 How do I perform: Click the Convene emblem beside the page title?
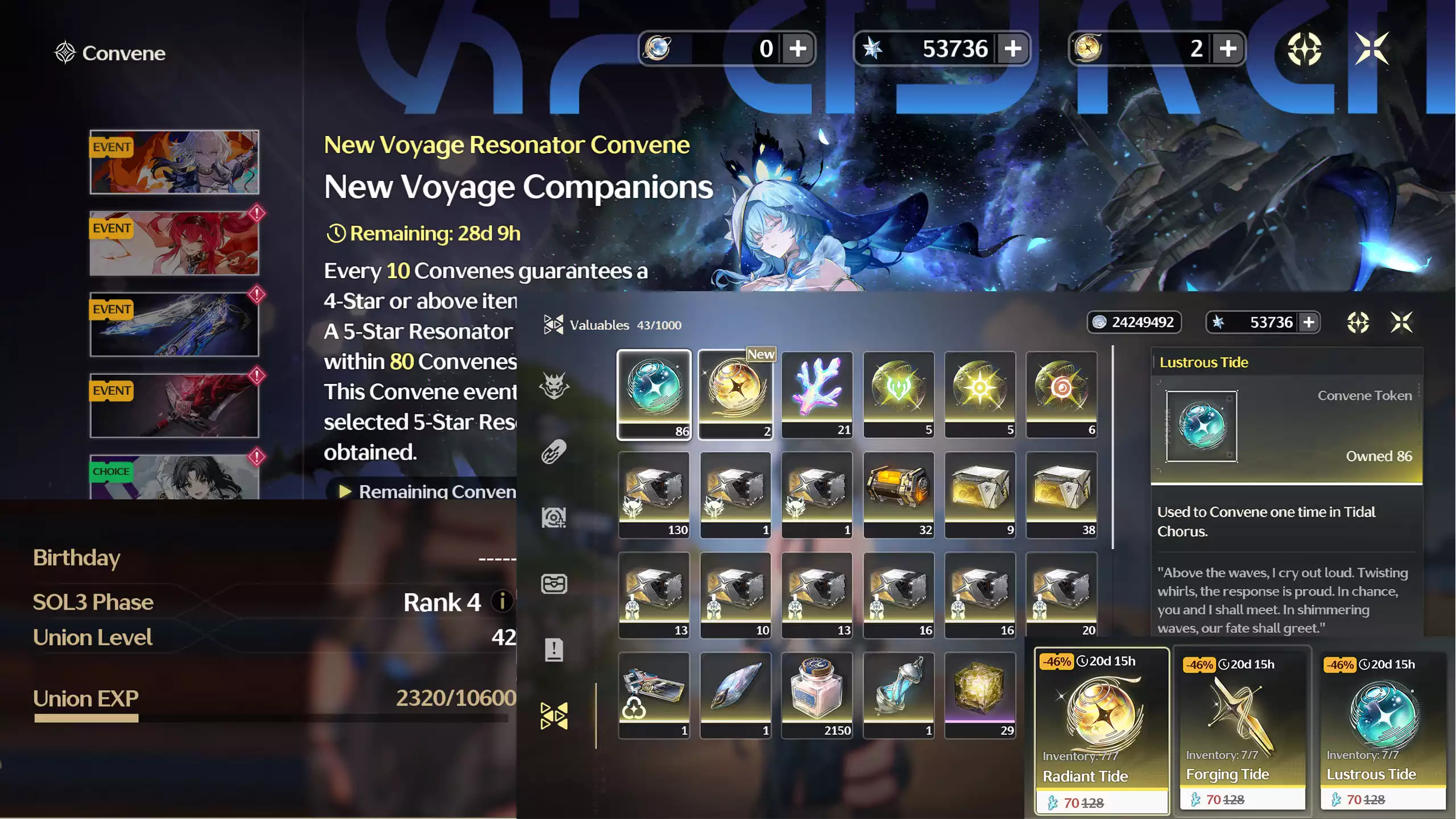65,52
